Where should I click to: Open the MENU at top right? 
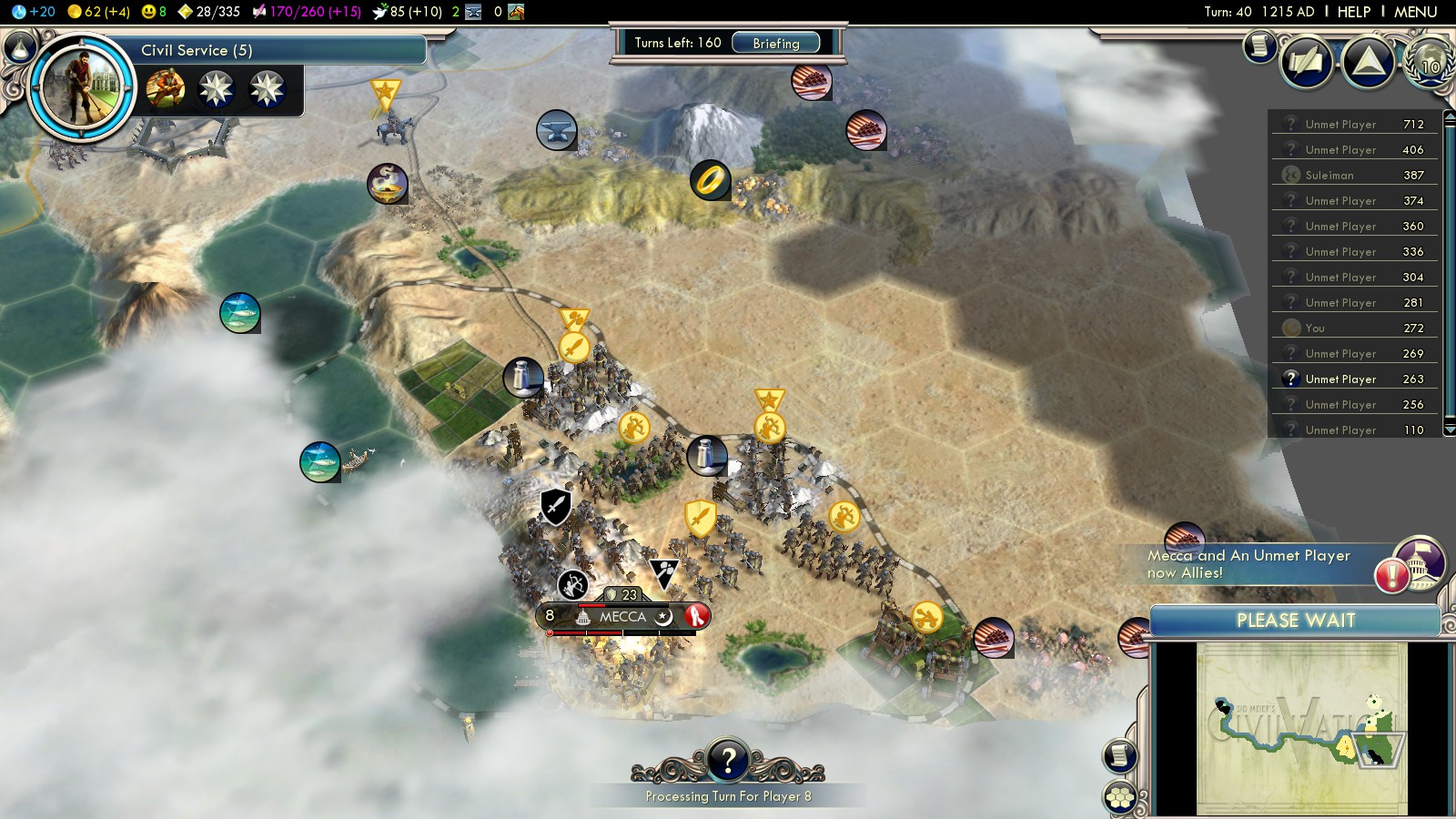(1415, 12)
